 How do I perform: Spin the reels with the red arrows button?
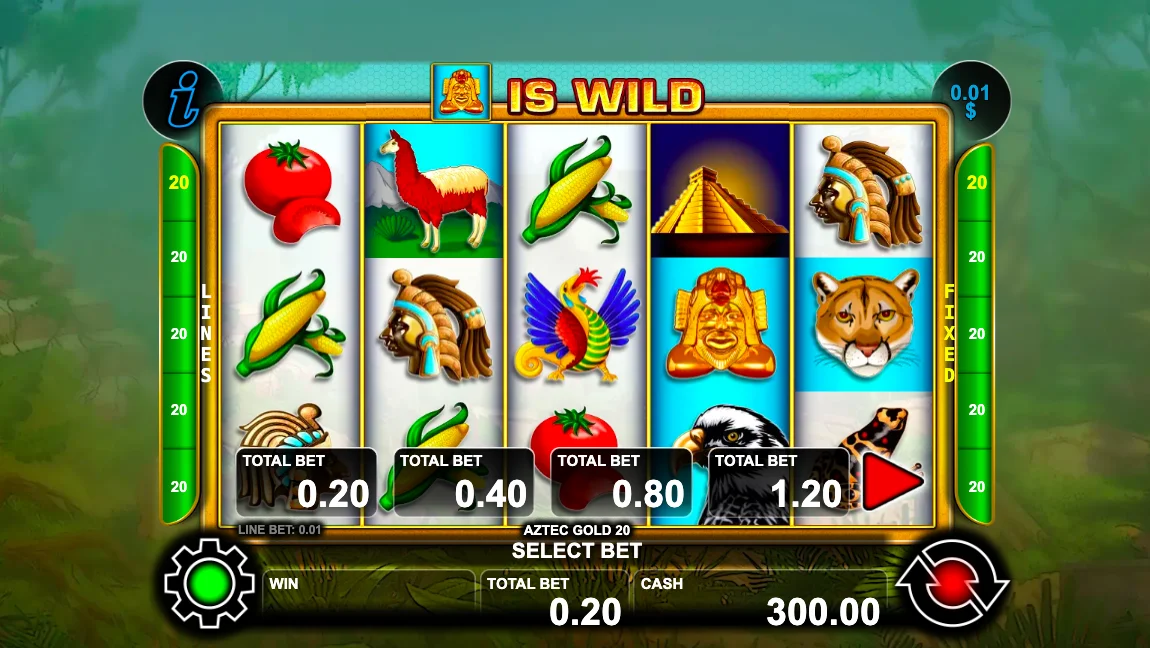(952, 582)
